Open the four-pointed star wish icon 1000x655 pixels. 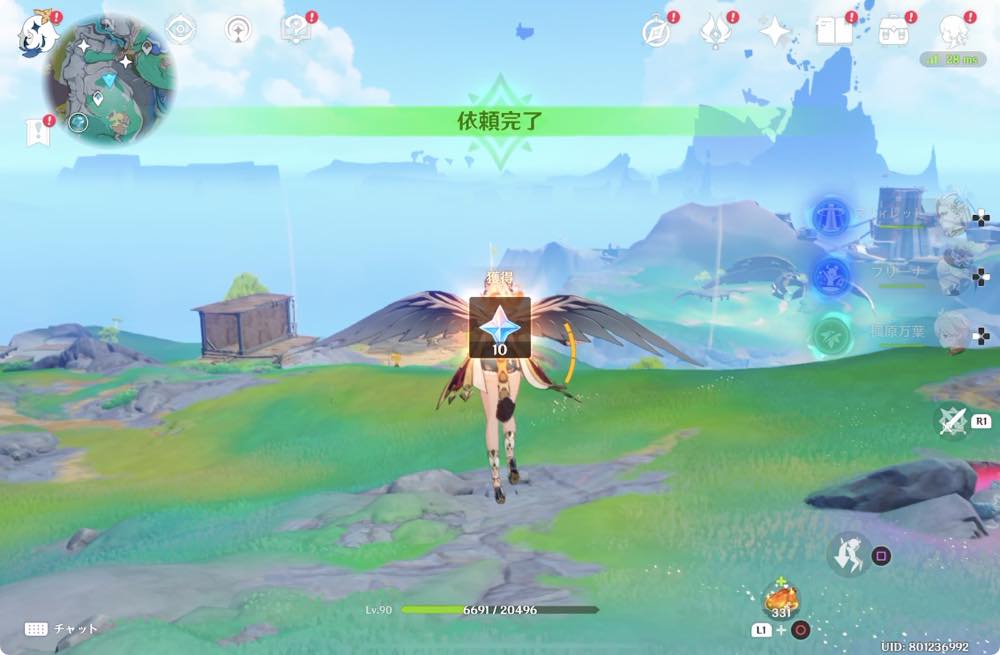(774, 32)
